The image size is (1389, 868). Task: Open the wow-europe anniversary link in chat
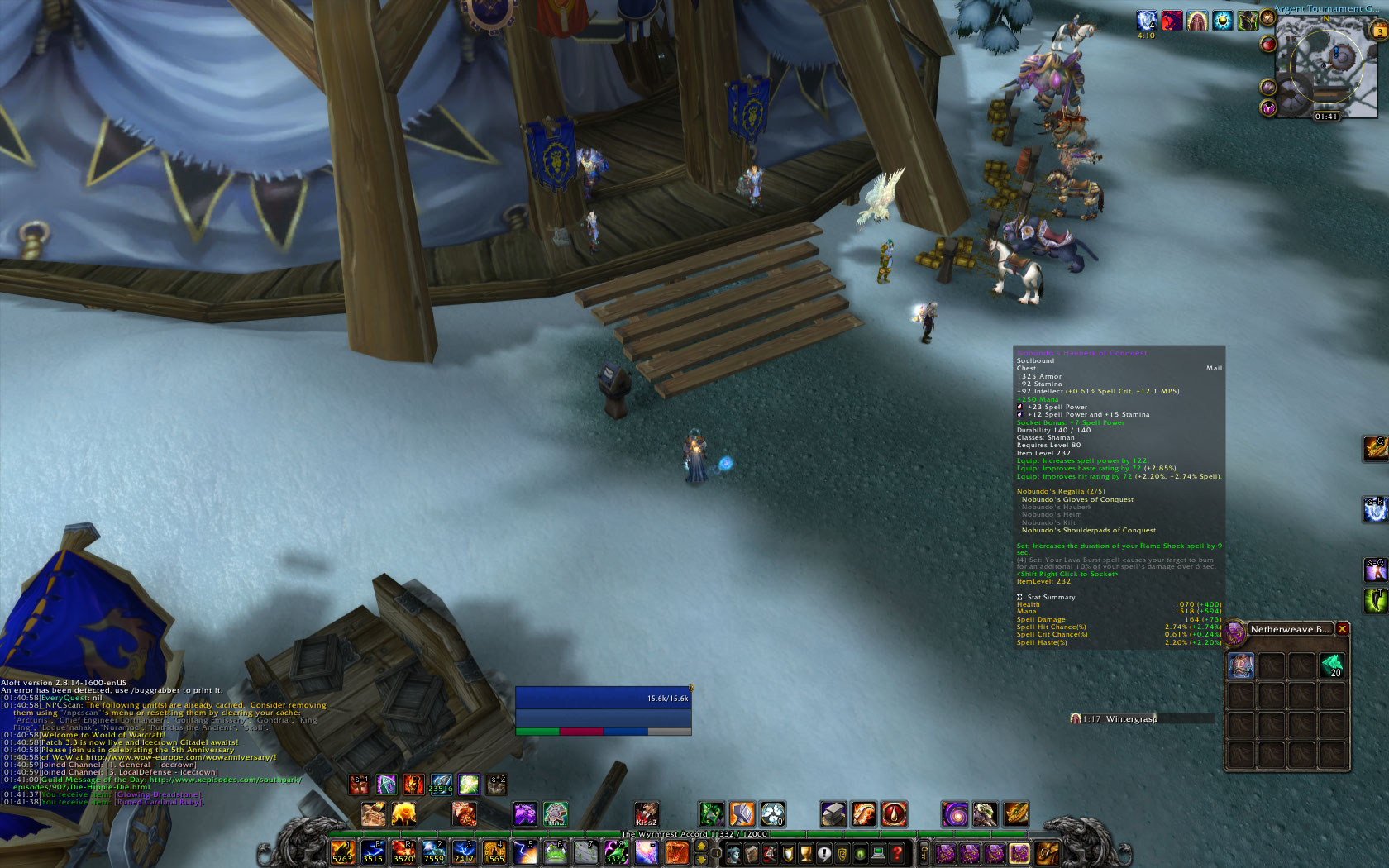[180, 757]
